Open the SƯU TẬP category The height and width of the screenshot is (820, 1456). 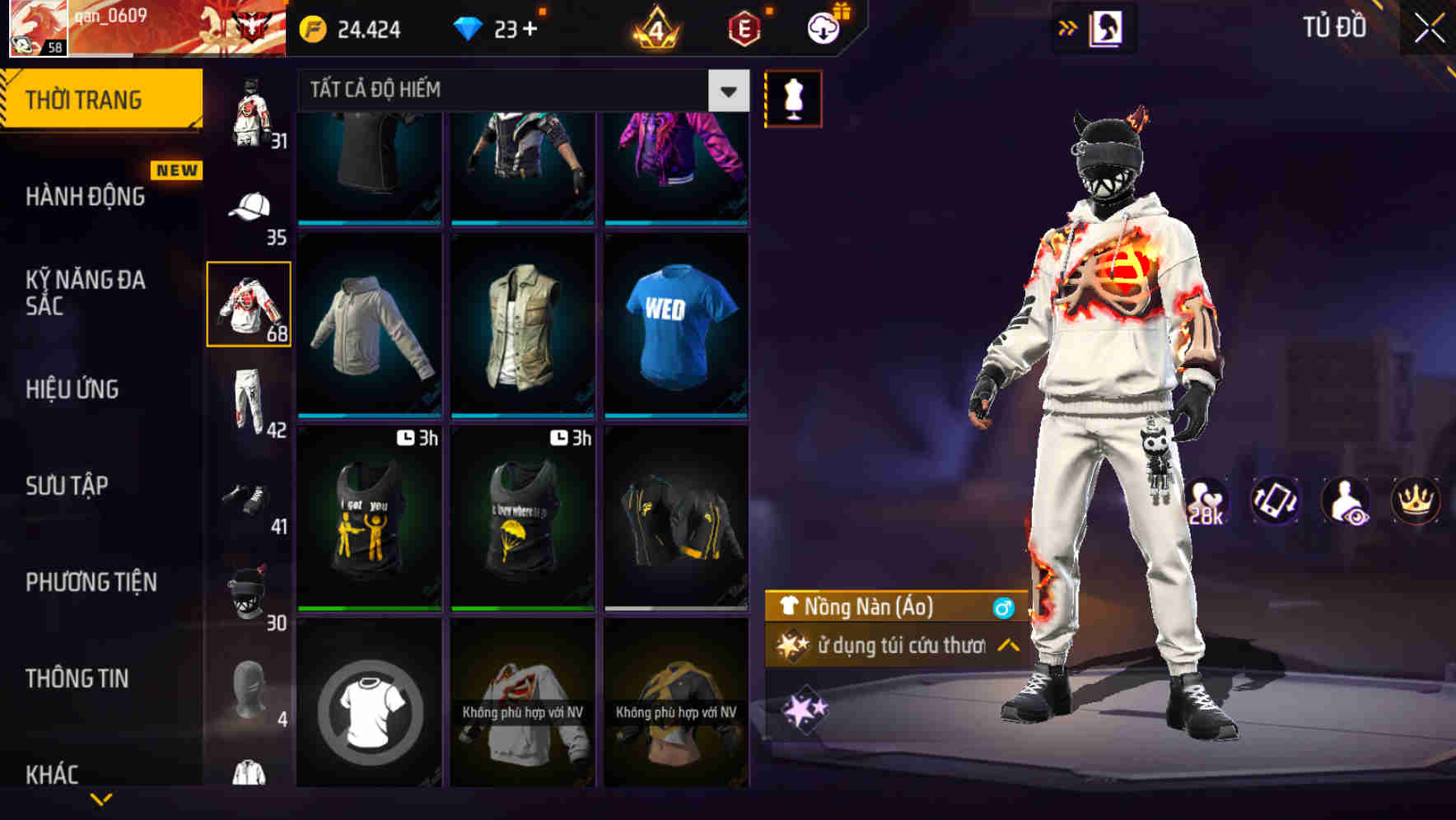pos(68,486)
